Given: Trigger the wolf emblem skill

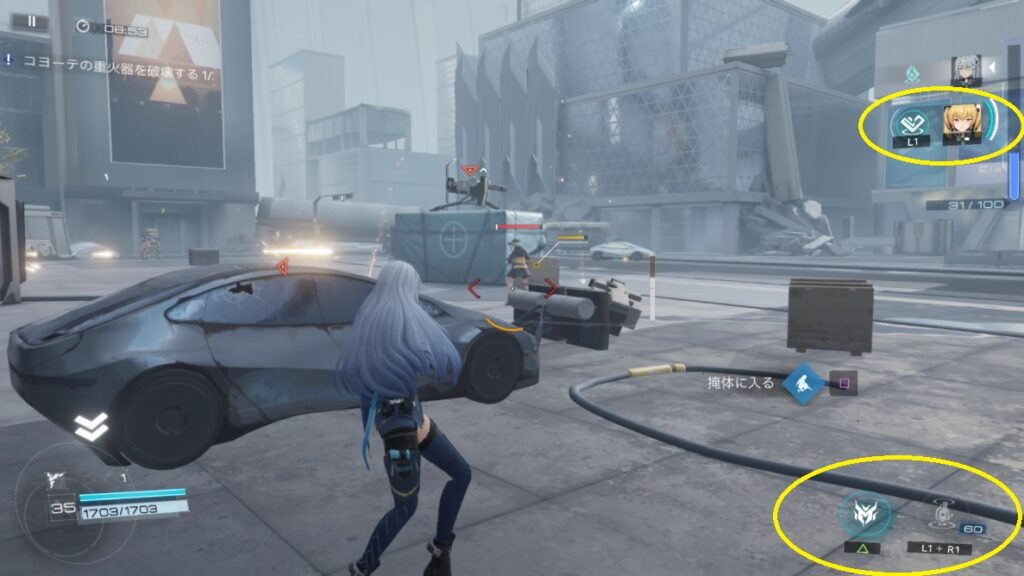Looking at the screenshot, I should point(859,514).
